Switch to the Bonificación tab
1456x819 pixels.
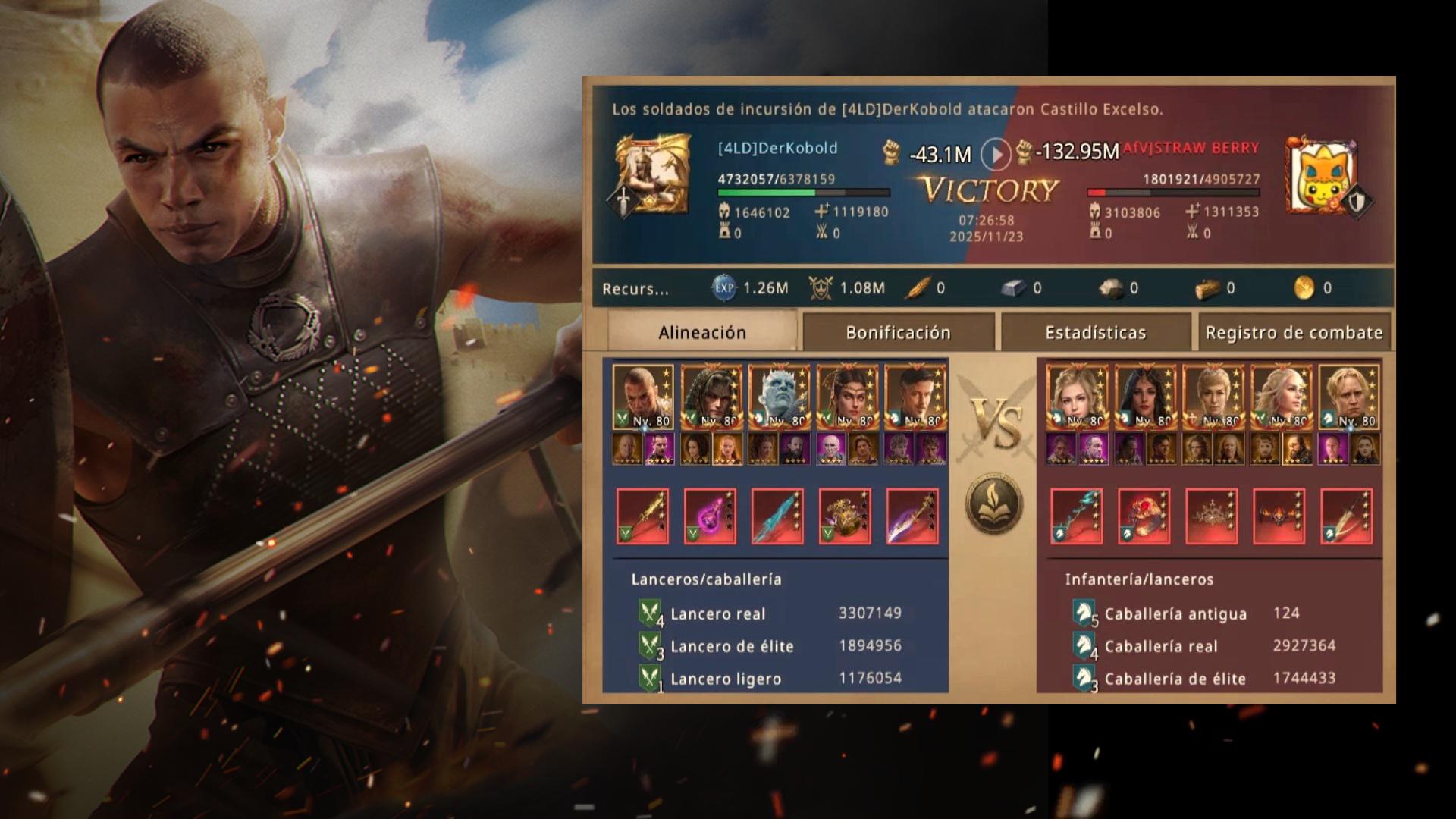(x=898, y=332)
